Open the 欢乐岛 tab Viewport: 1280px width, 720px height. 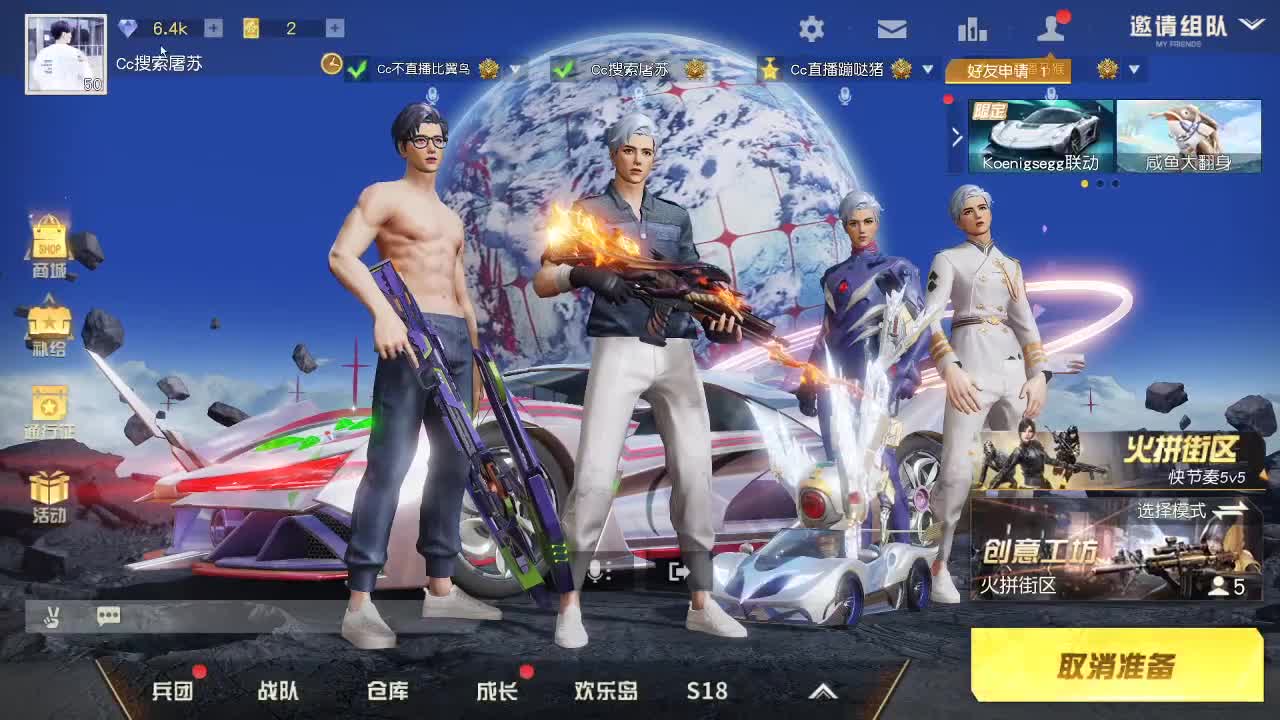click(x=604, y=690)
